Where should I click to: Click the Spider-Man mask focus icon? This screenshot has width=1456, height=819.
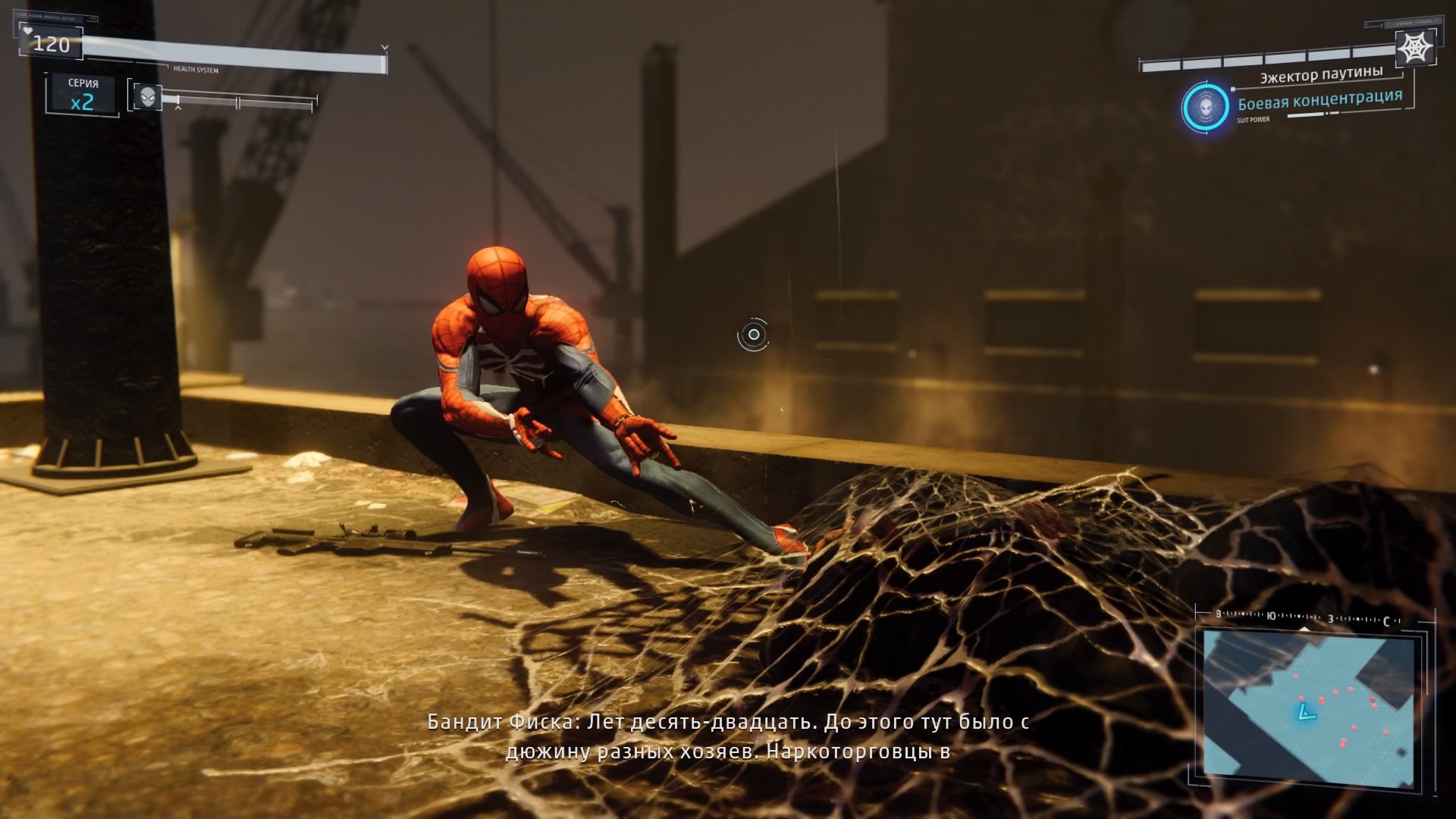point(148,96)
